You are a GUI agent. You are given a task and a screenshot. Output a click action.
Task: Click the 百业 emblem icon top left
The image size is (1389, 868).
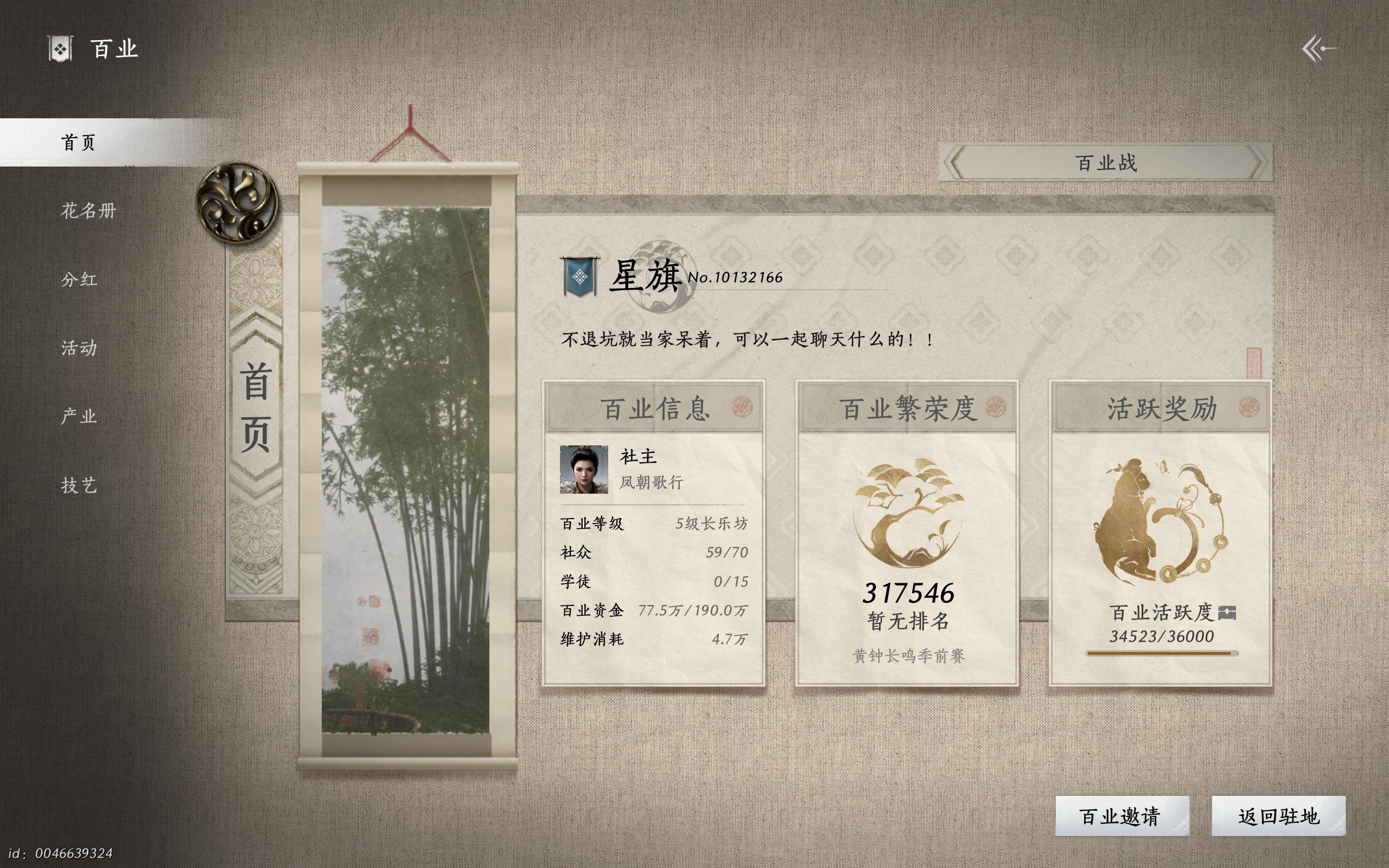pyautogui.click(x=59, y=48)
